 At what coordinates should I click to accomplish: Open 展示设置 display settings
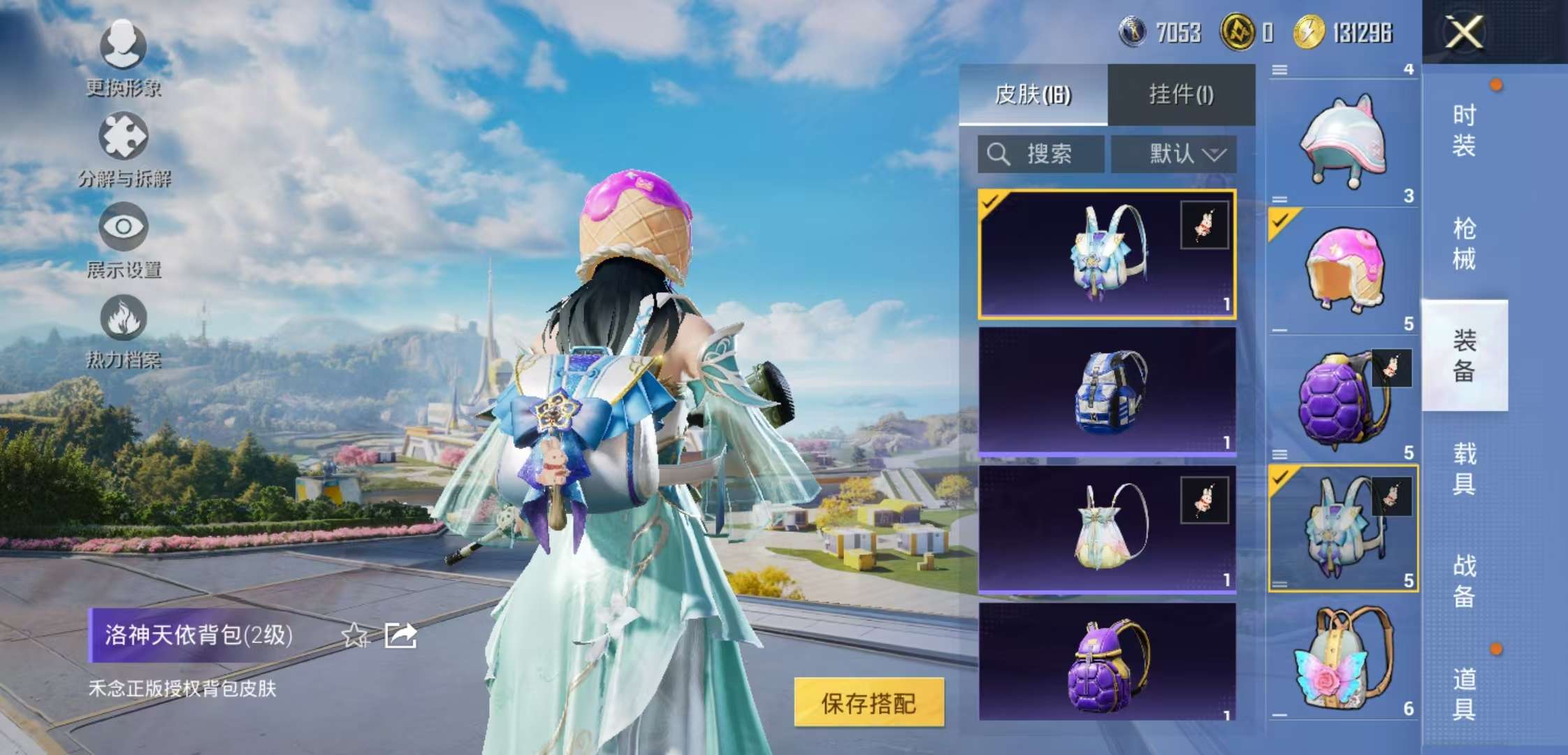[122, 226]
